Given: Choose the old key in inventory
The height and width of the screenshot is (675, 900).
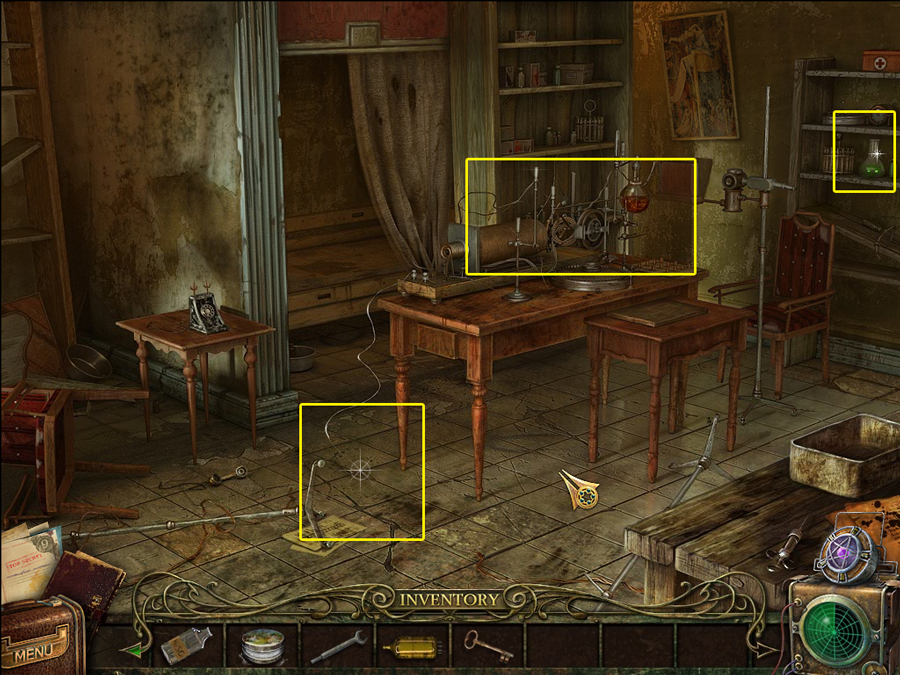Looking at the screenshot, I should (x=488, y=645).
